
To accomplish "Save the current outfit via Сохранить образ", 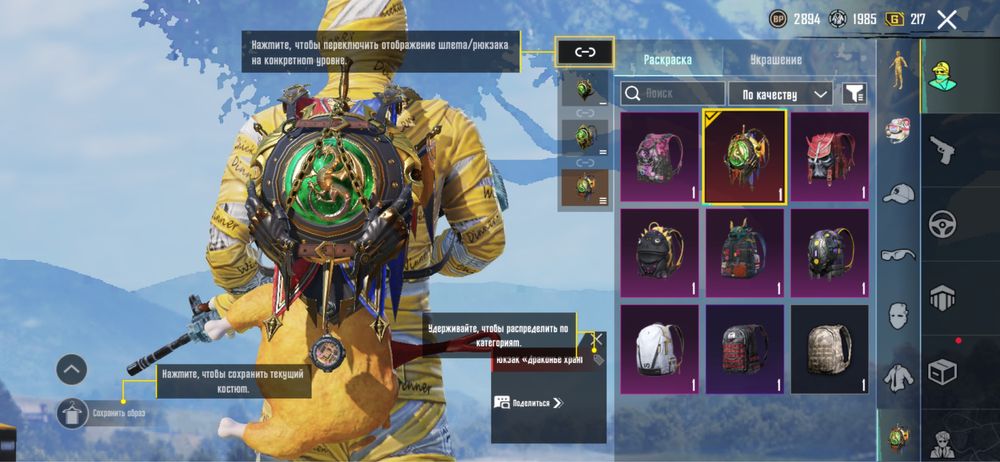I will pos(74,412).
